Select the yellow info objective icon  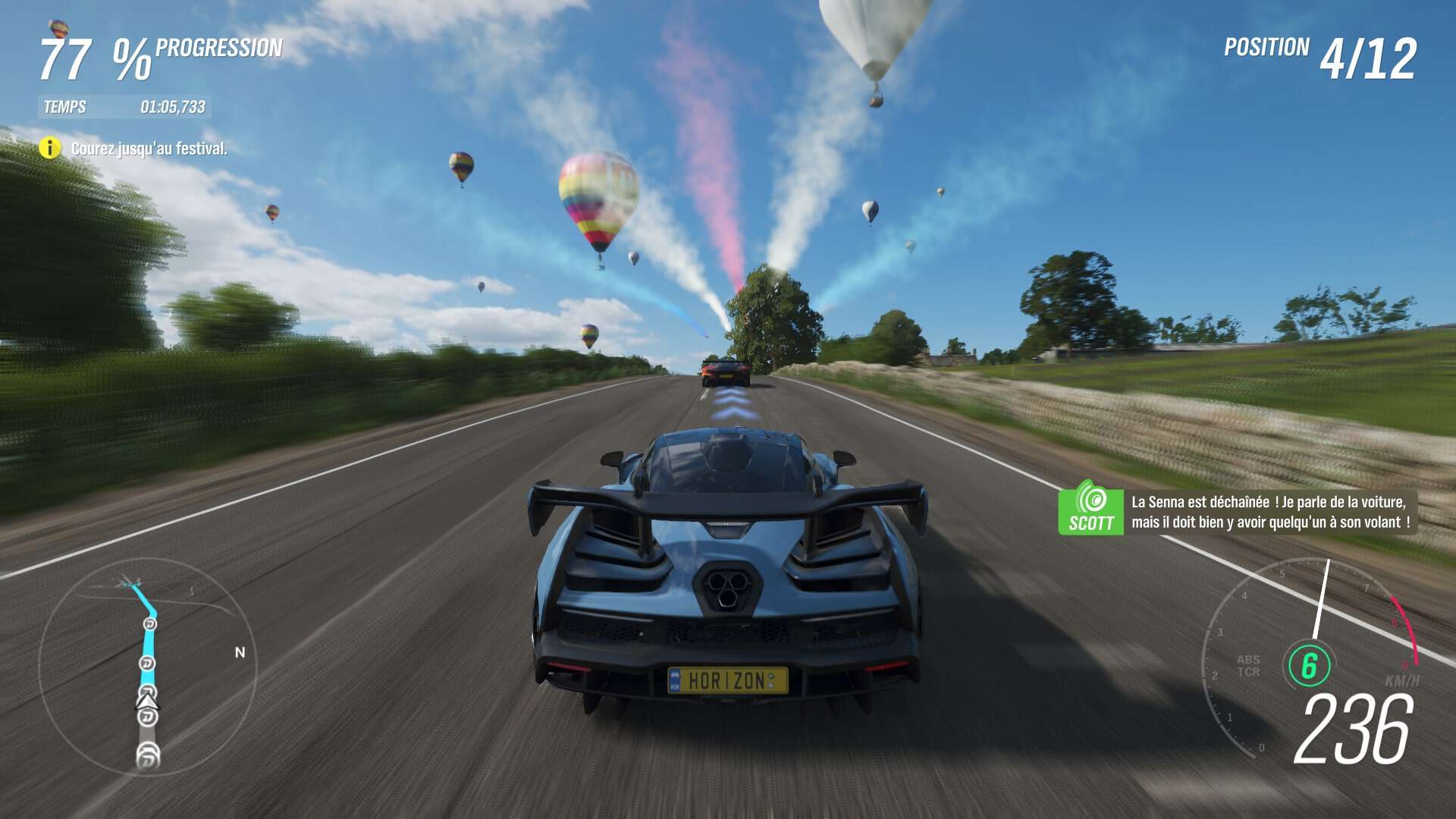click(50, 148)
